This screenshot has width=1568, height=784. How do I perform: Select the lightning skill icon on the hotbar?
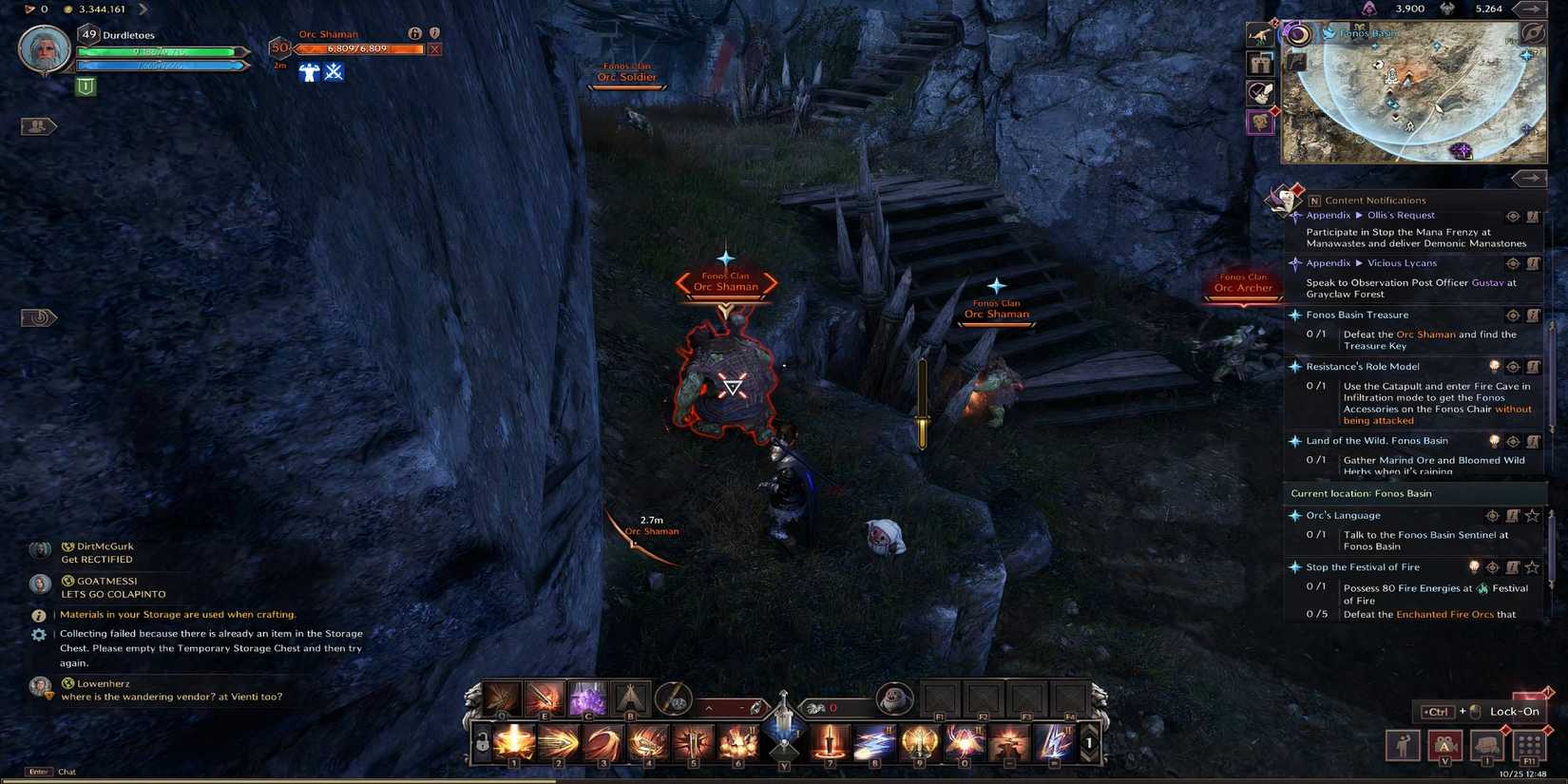pos(1053,744)
